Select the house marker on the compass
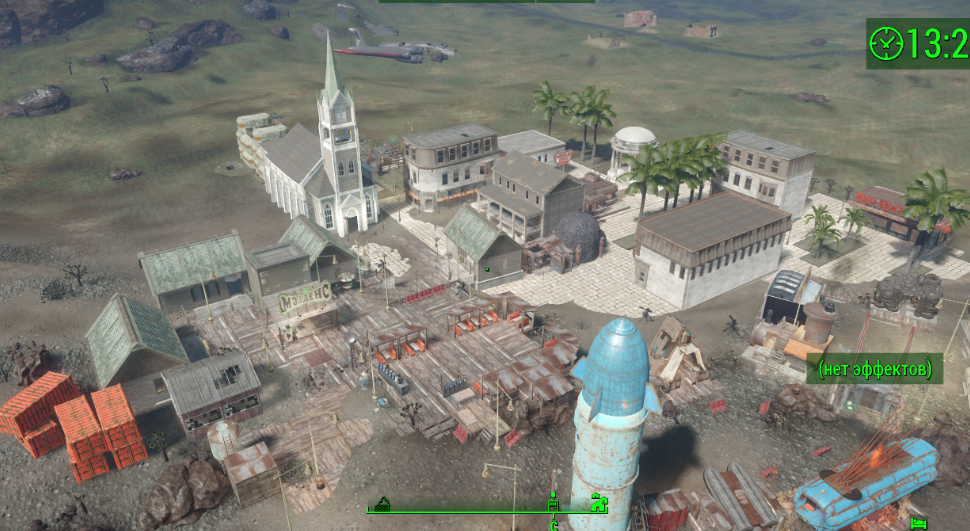Viewport: 970px width, 531px height. 599,502
